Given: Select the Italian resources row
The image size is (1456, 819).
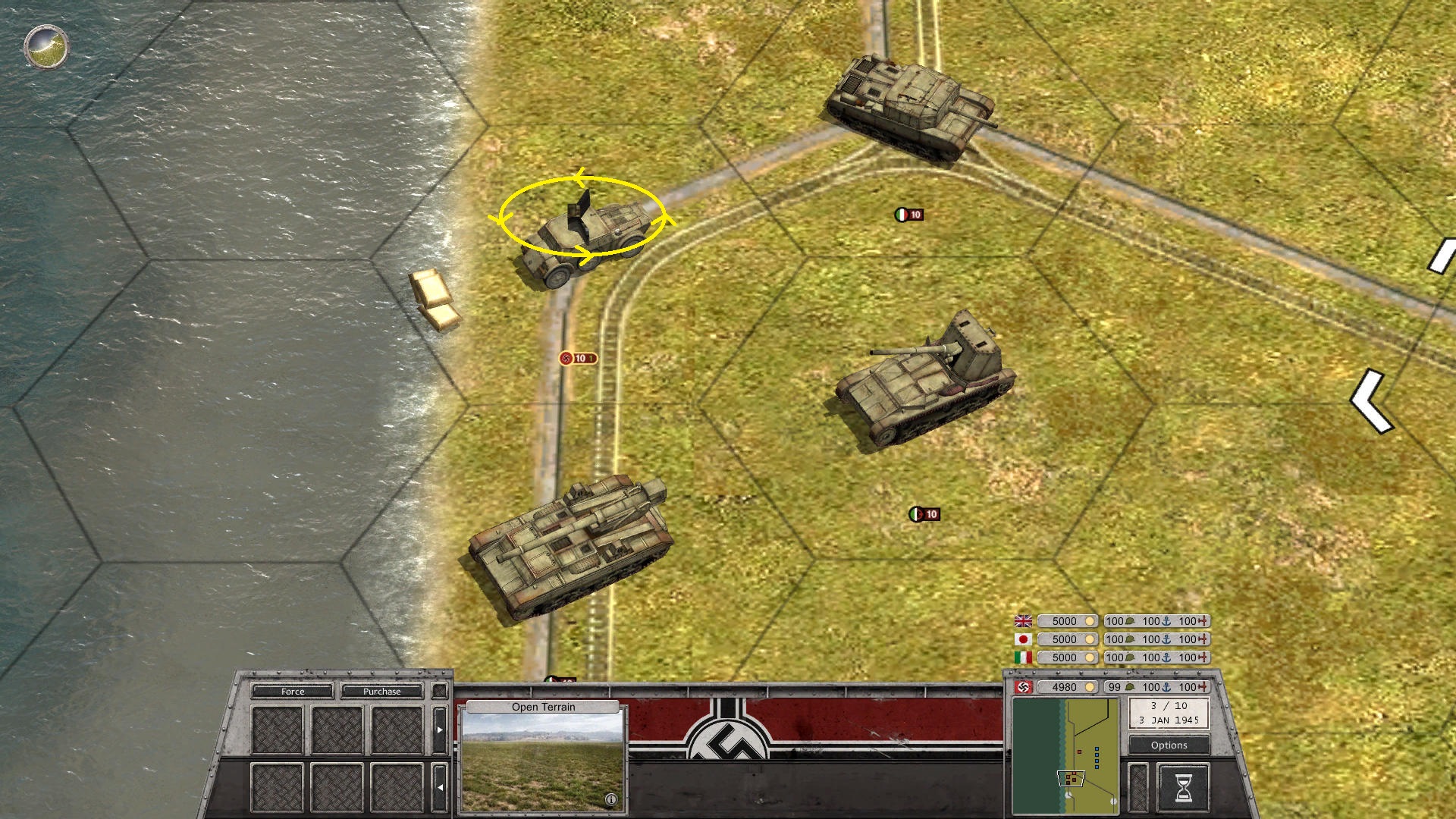Looking at the screenshot, I should pyautogui.click(x=1112, y=657).
